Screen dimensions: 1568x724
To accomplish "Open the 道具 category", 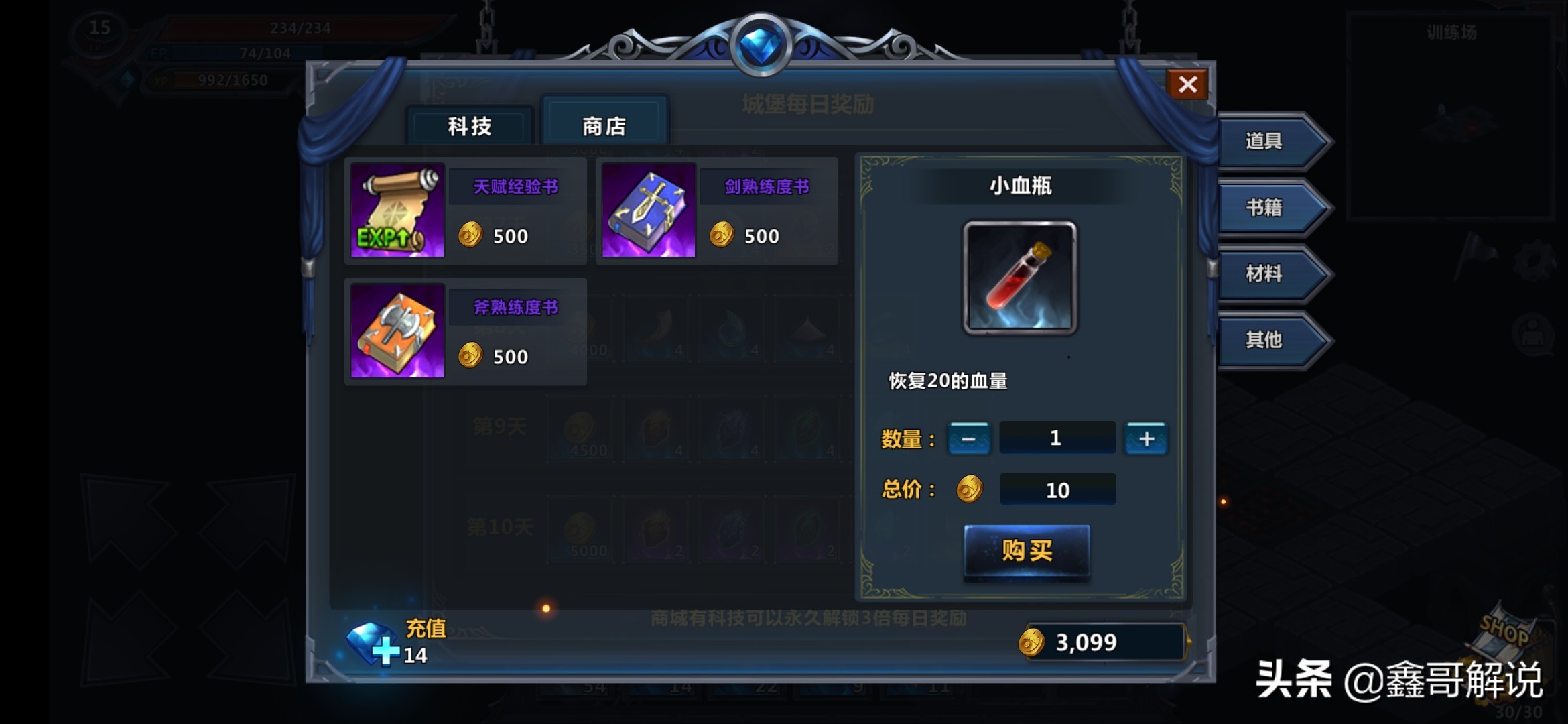I will (1264, 141).
